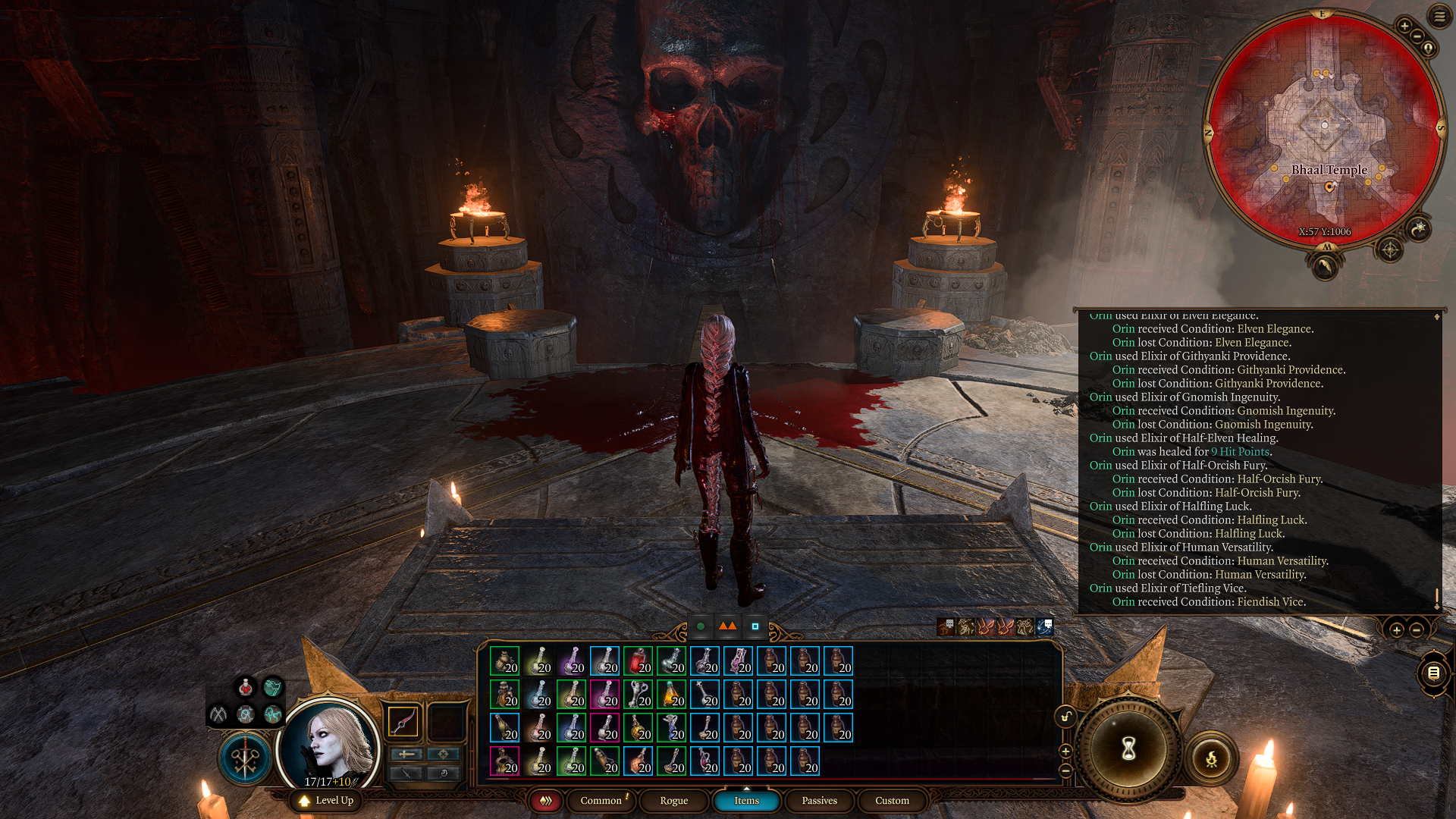This screenshot has height=819, width=1456.
Task: Show the Passives hotbar tab
Action: [x=819, y=800]
